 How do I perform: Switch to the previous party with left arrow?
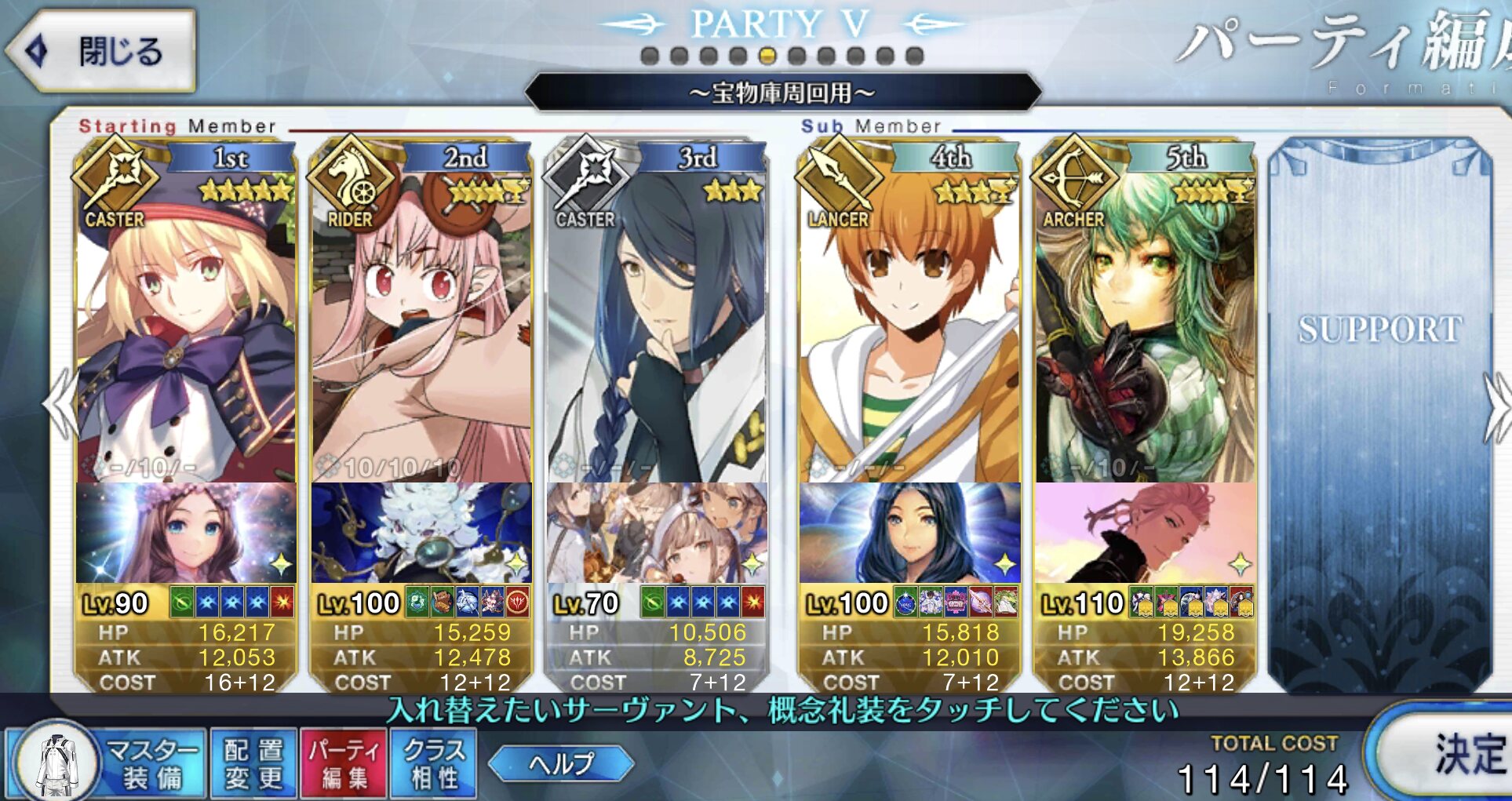point(59,406)
